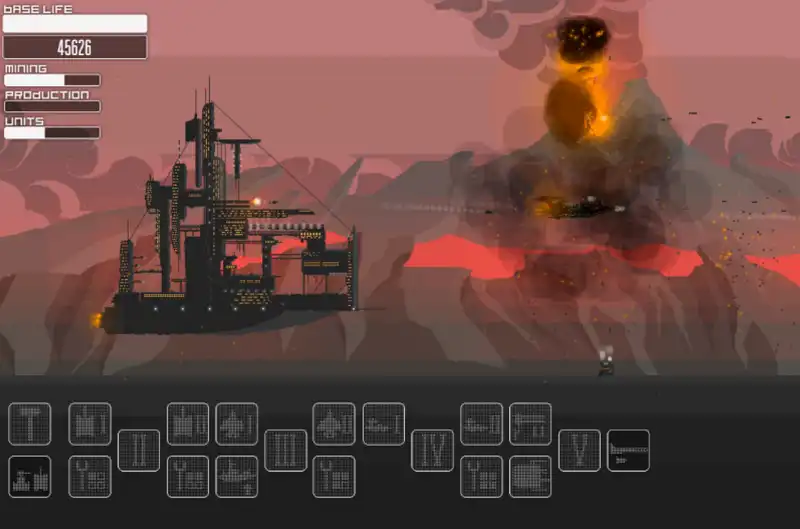The image size is (800, 529).
Task: Choose the dark buildings icon slot
Action: 29,476
